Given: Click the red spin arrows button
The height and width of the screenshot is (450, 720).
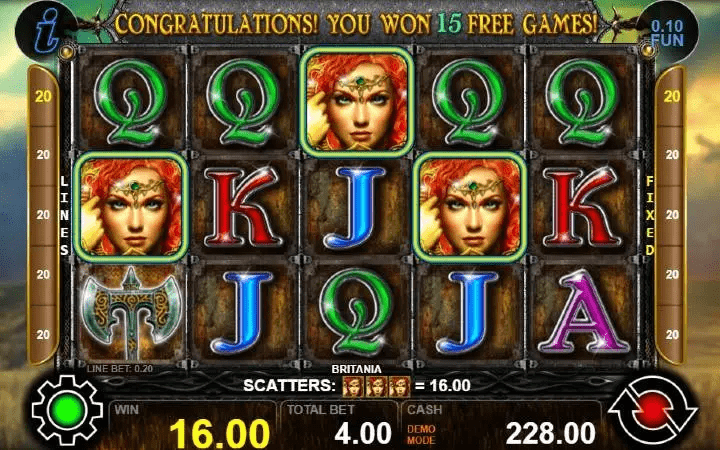Looking at the screenshot, I should tap(651, 410).
